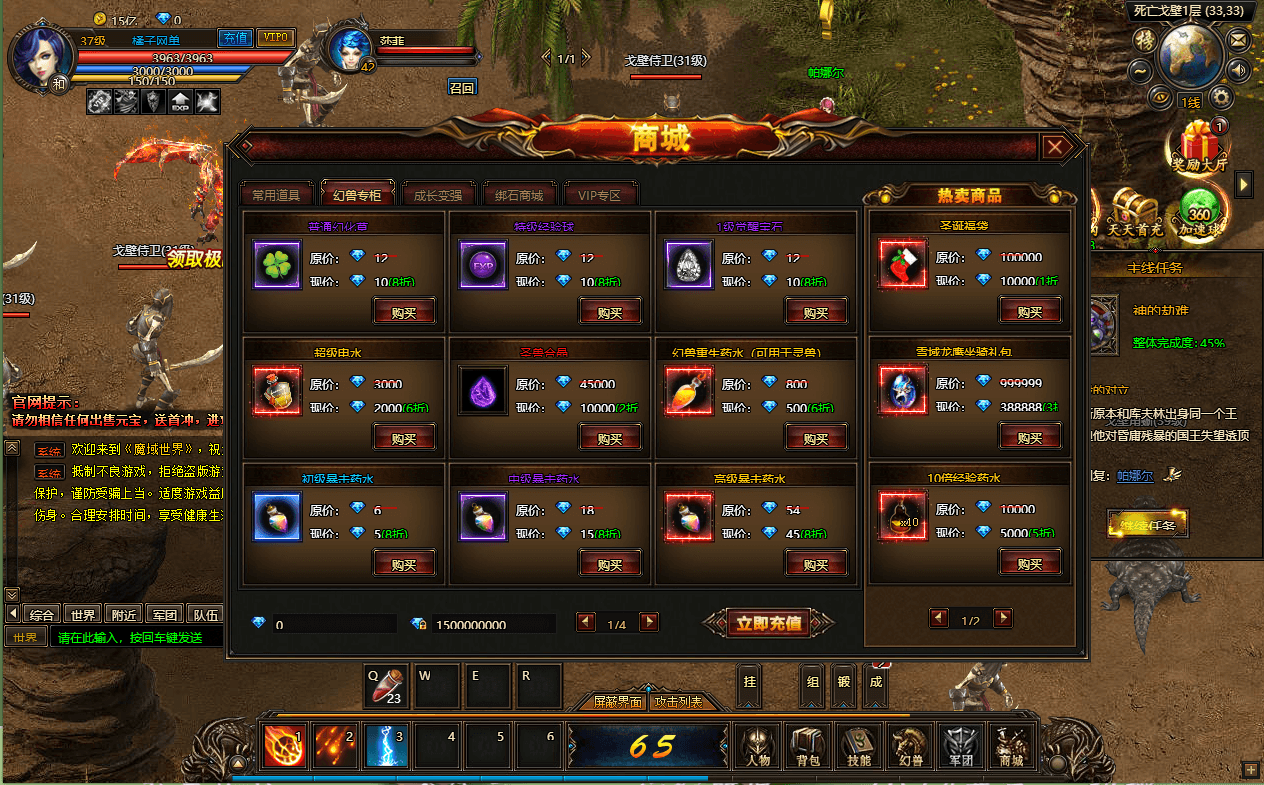Purchase the purple EXP orb
Image resolution: width=1264 pixels, height=785 pixels.
tap(610, 312)
